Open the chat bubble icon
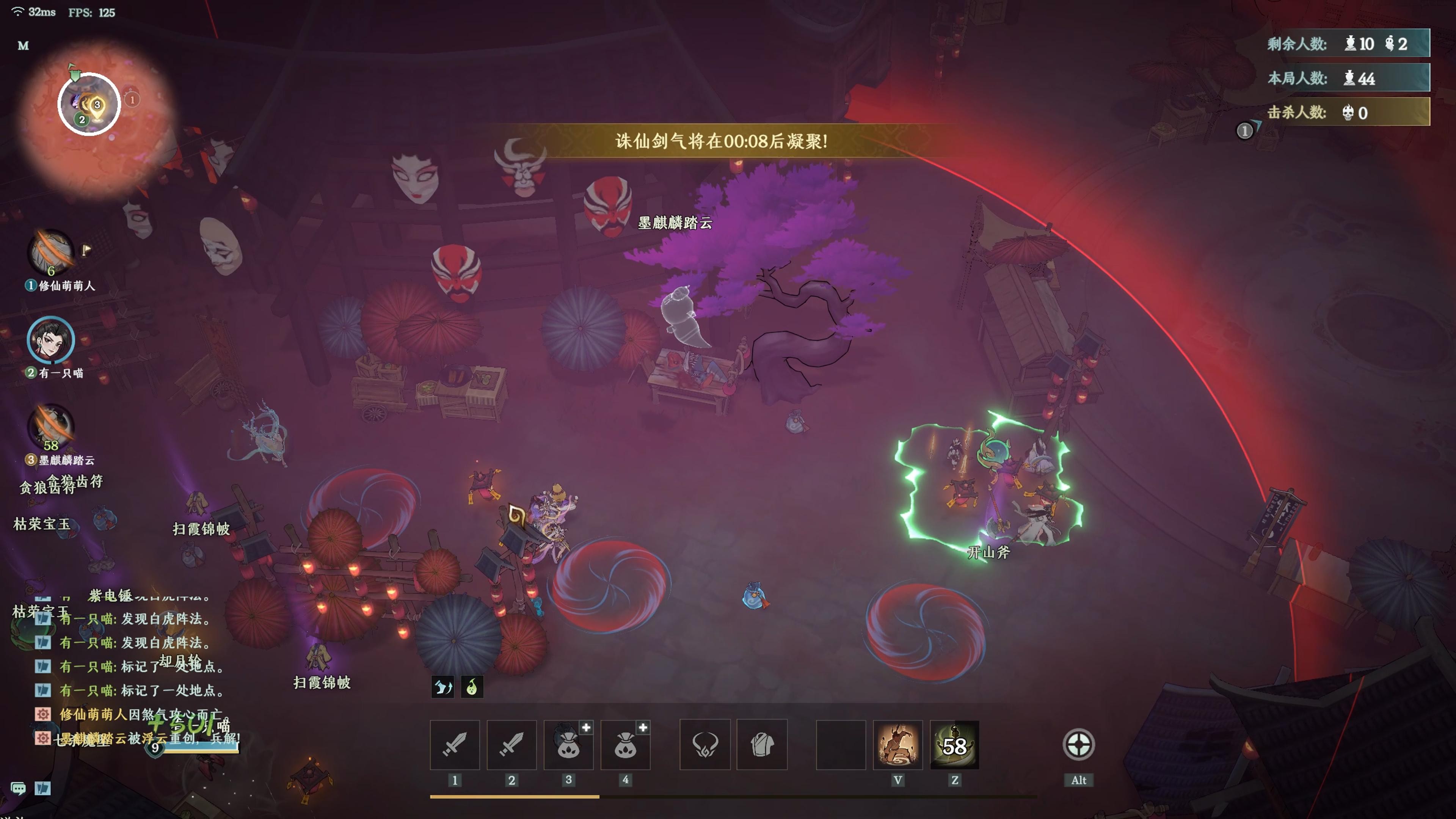 (x=18, y=788)
